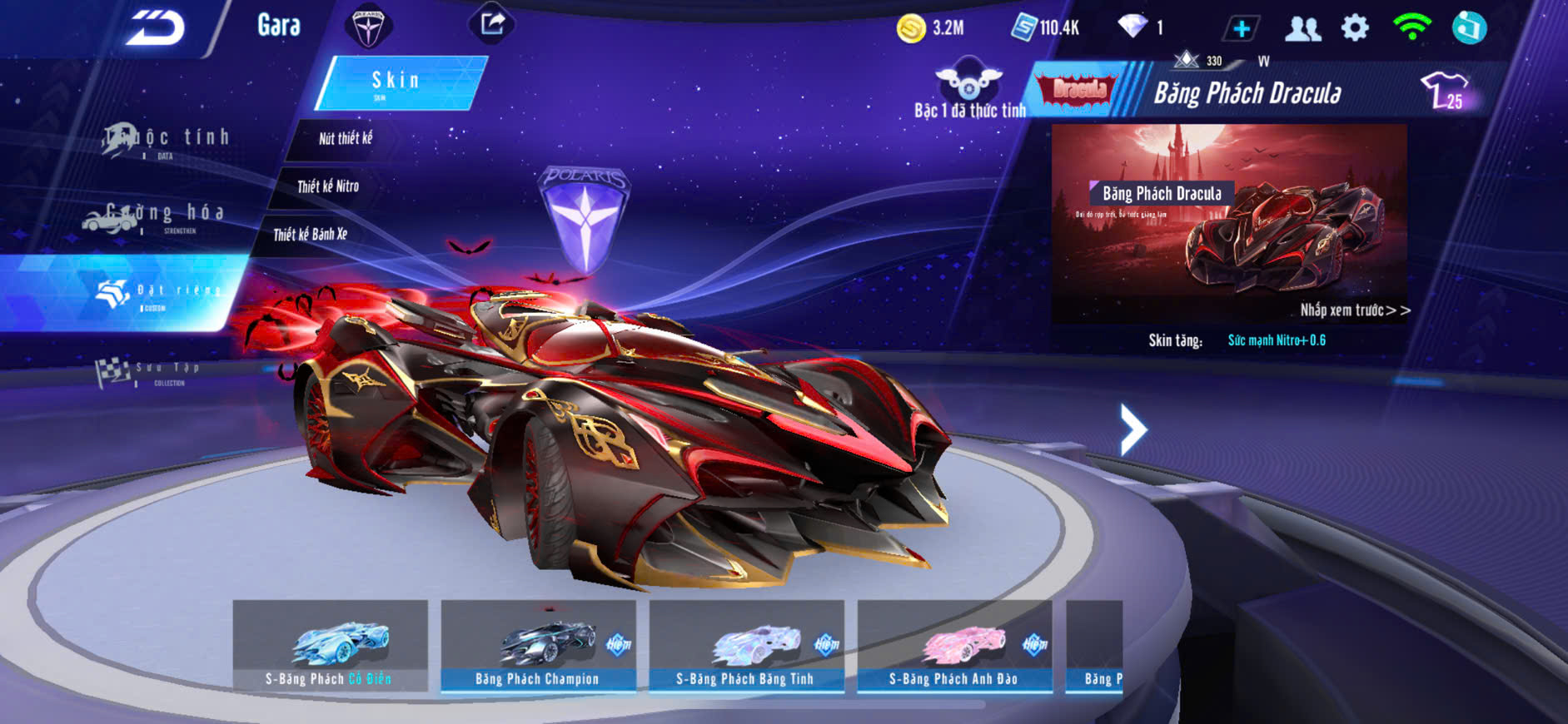
Task: Click Nhấp xem trước preview link
Action: point(1355,310)
